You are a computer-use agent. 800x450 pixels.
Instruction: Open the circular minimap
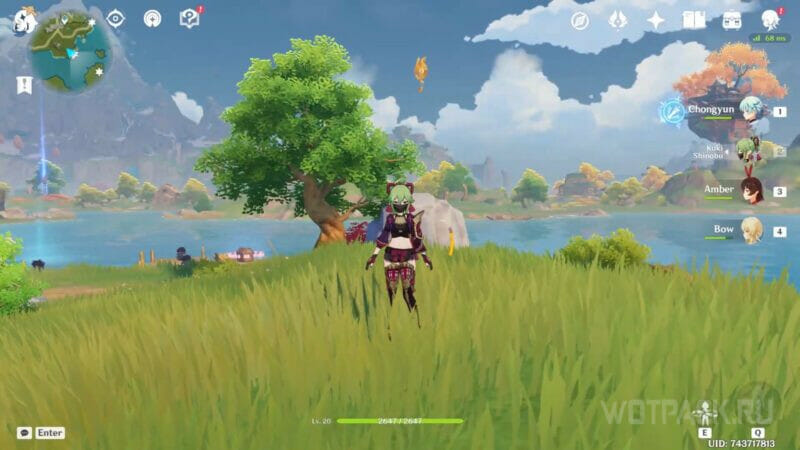[x=66, y=50]
